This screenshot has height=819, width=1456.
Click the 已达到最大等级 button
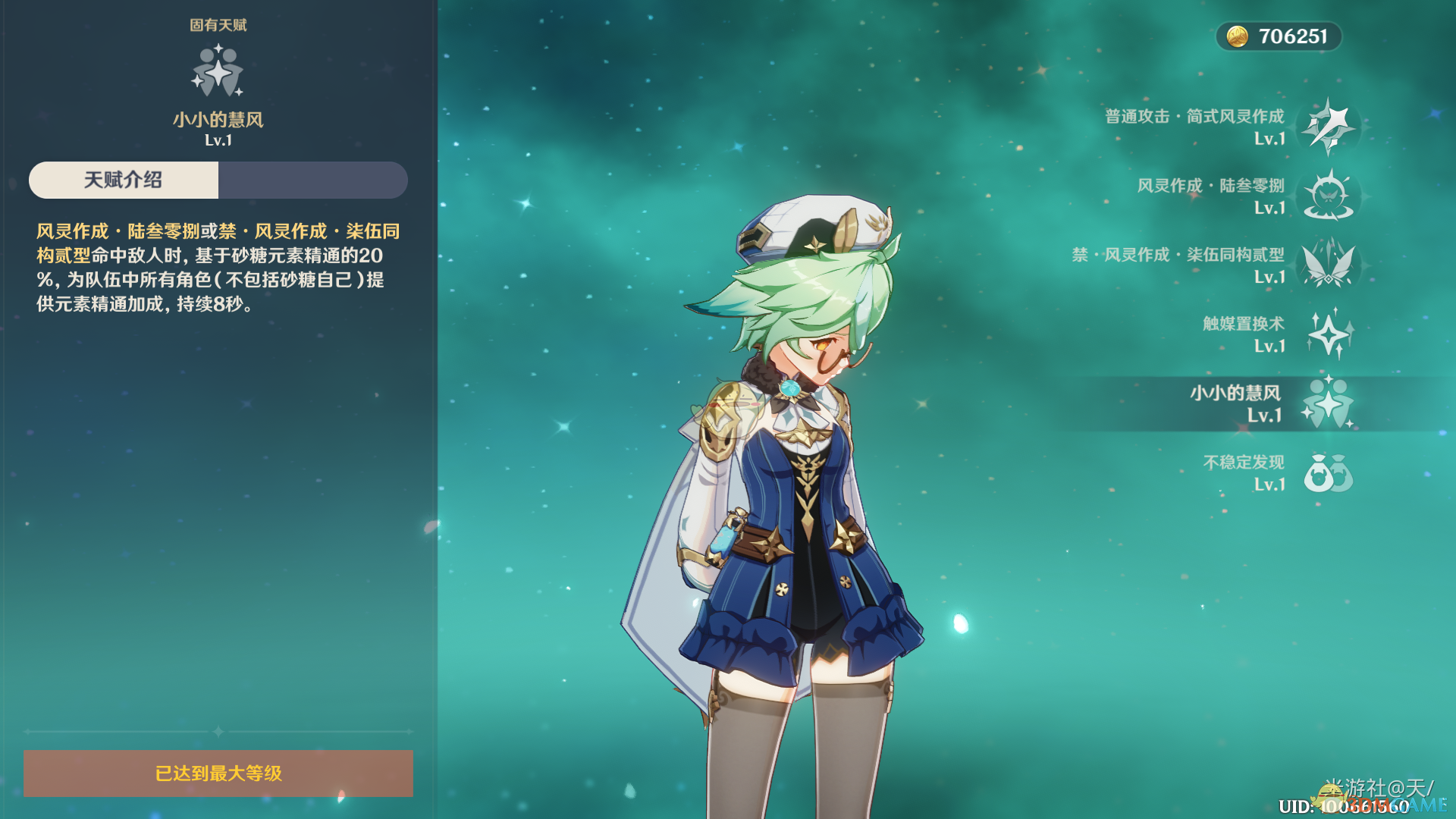point(218,773)
